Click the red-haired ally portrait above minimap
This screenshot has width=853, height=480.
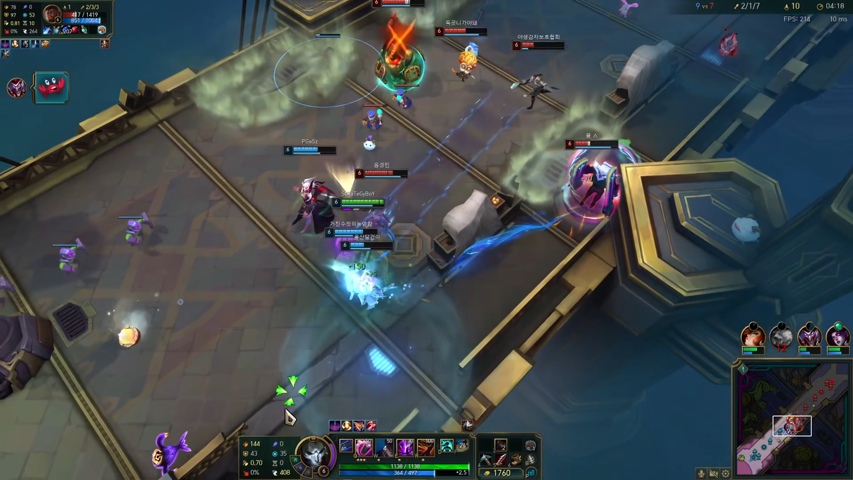(x=753, y=335)
